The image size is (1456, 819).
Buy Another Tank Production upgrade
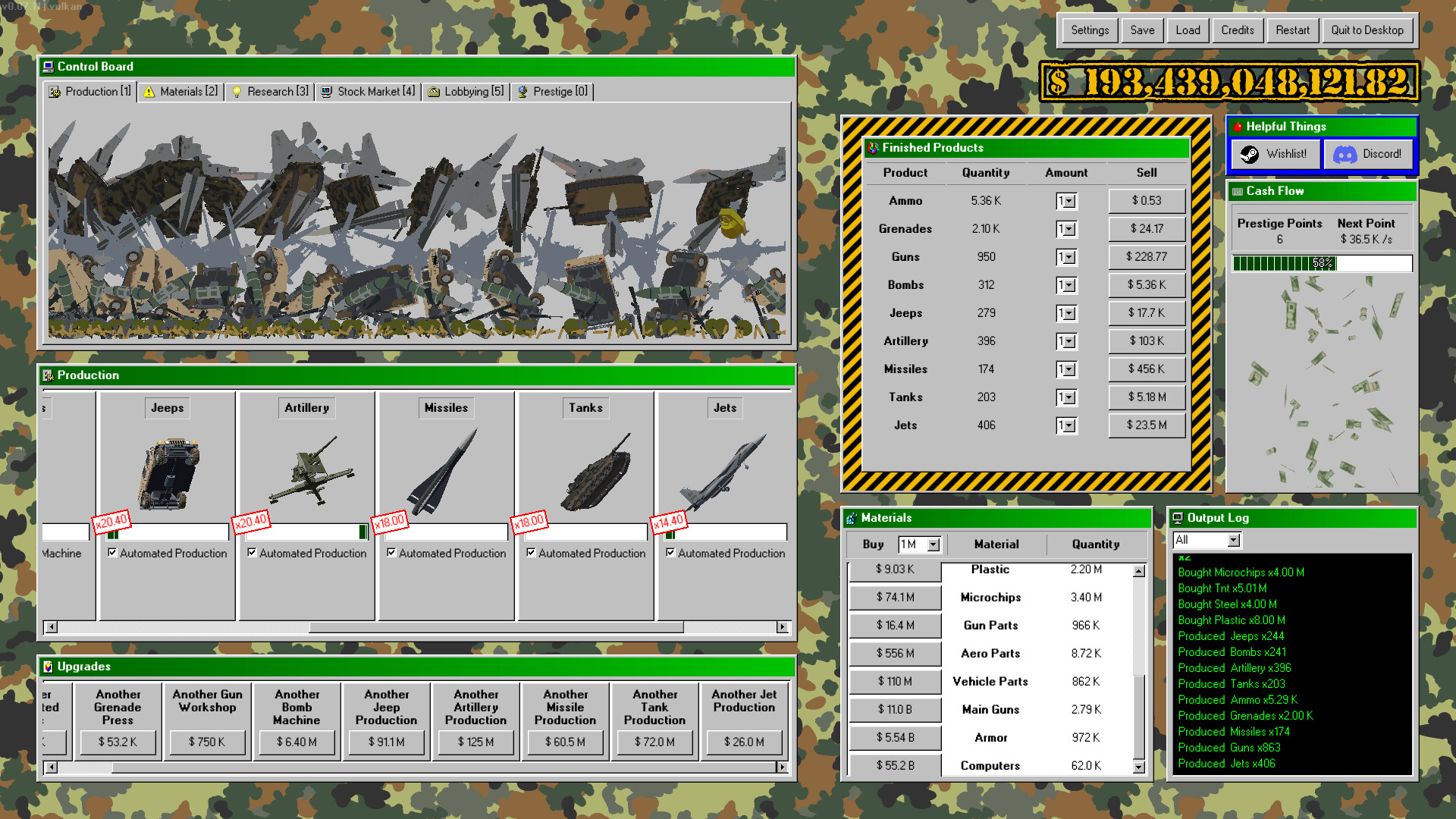(x=654, y=742)
